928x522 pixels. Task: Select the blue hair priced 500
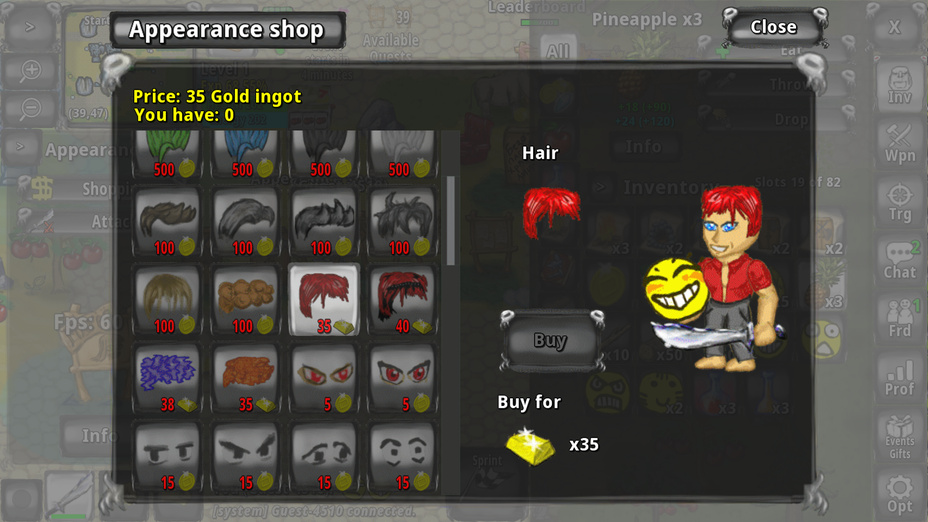(246, 152)
